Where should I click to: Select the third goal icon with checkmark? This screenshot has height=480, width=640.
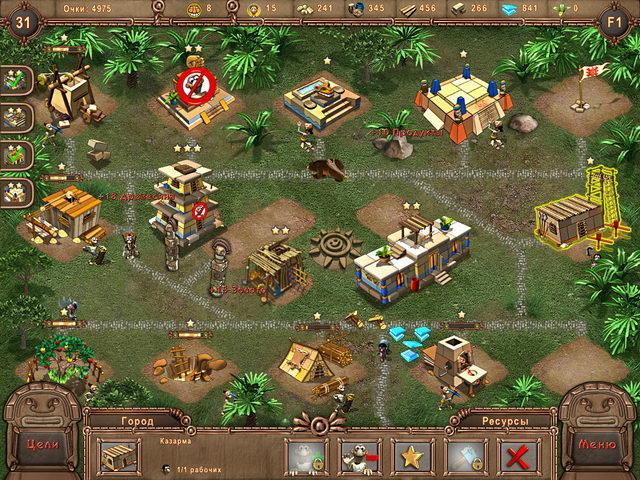[16, 155]
